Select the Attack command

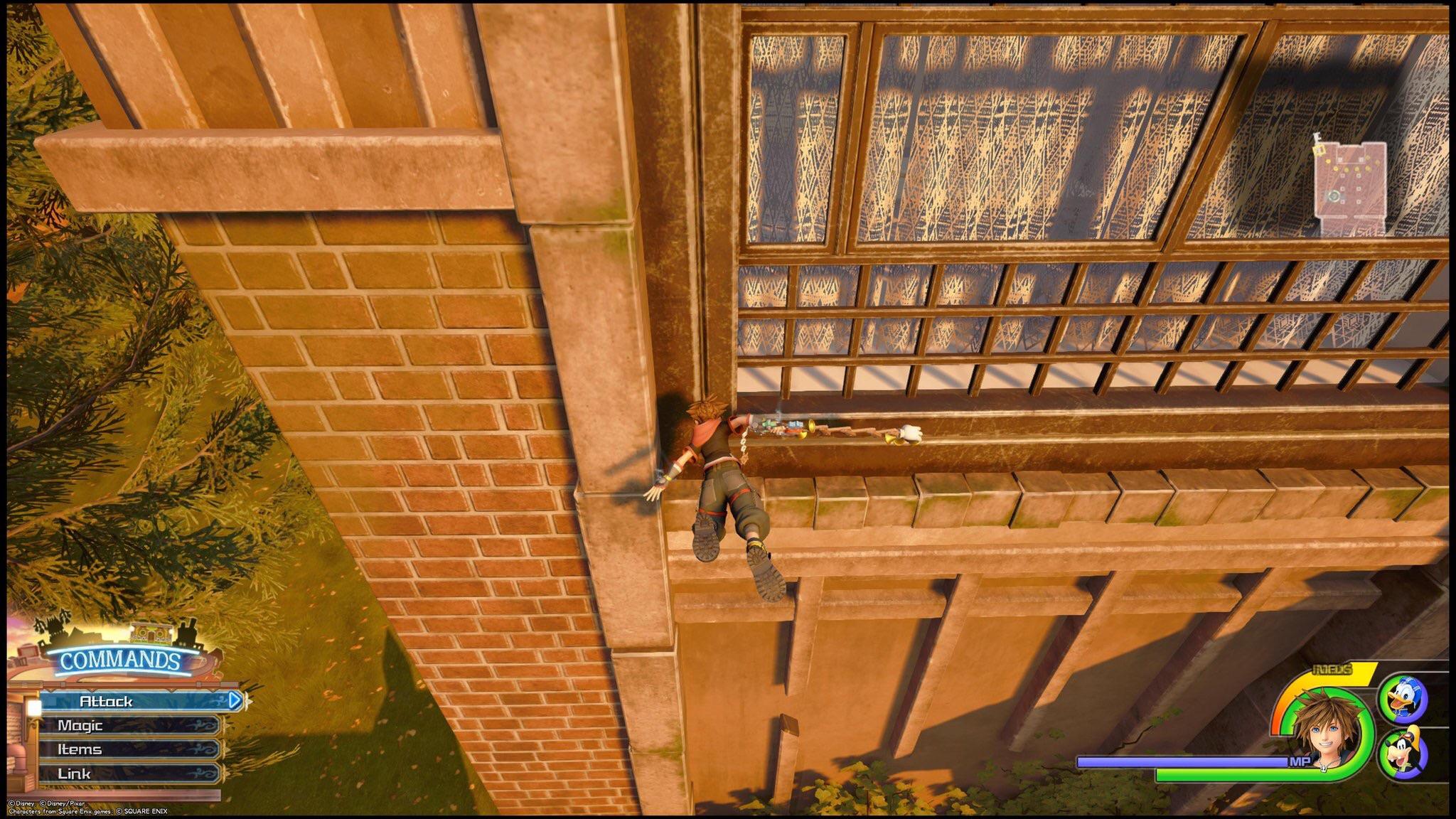[x=106, y=702]
